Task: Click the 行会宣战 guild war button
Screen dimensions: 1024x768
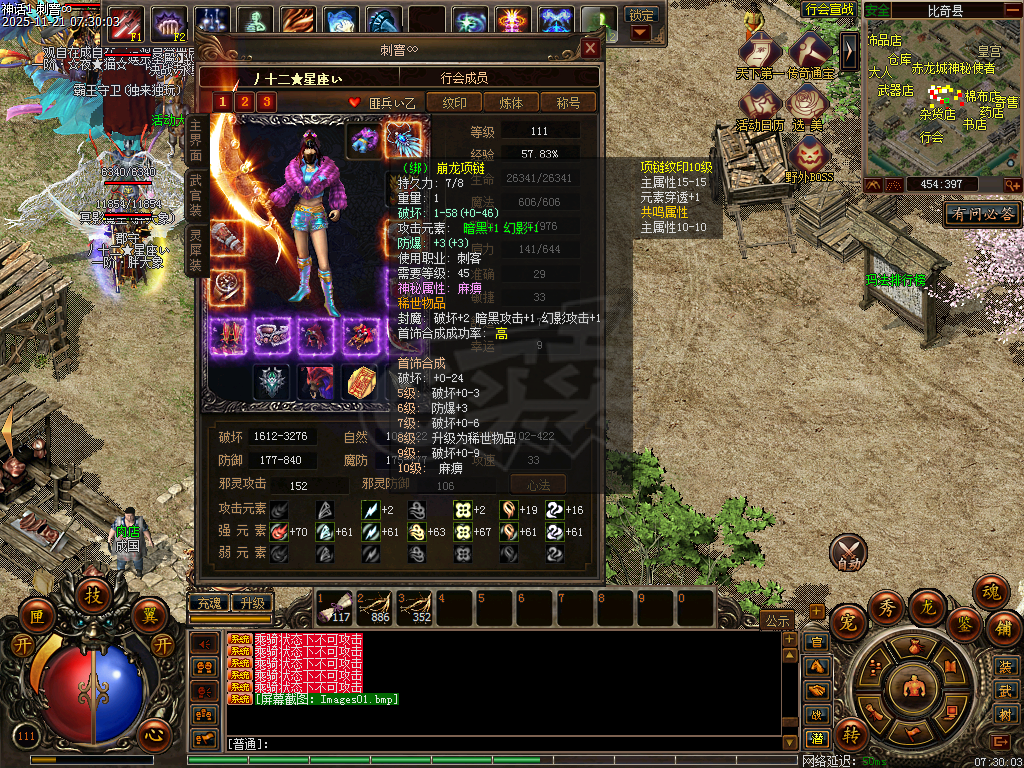Action: [829, 9]
